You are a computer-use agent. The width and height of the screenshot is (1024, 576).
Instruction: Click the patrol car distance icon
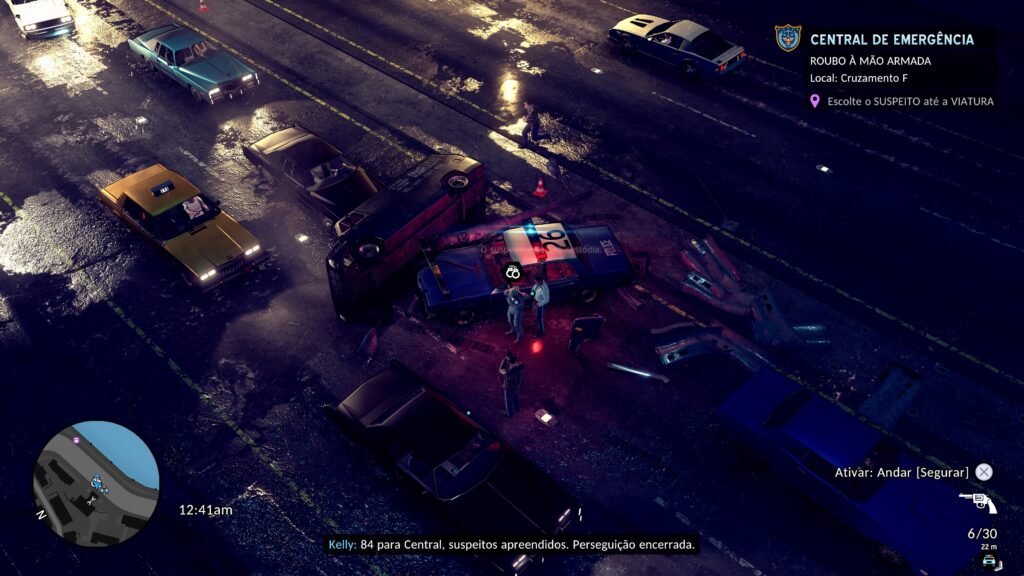(988, 561)
